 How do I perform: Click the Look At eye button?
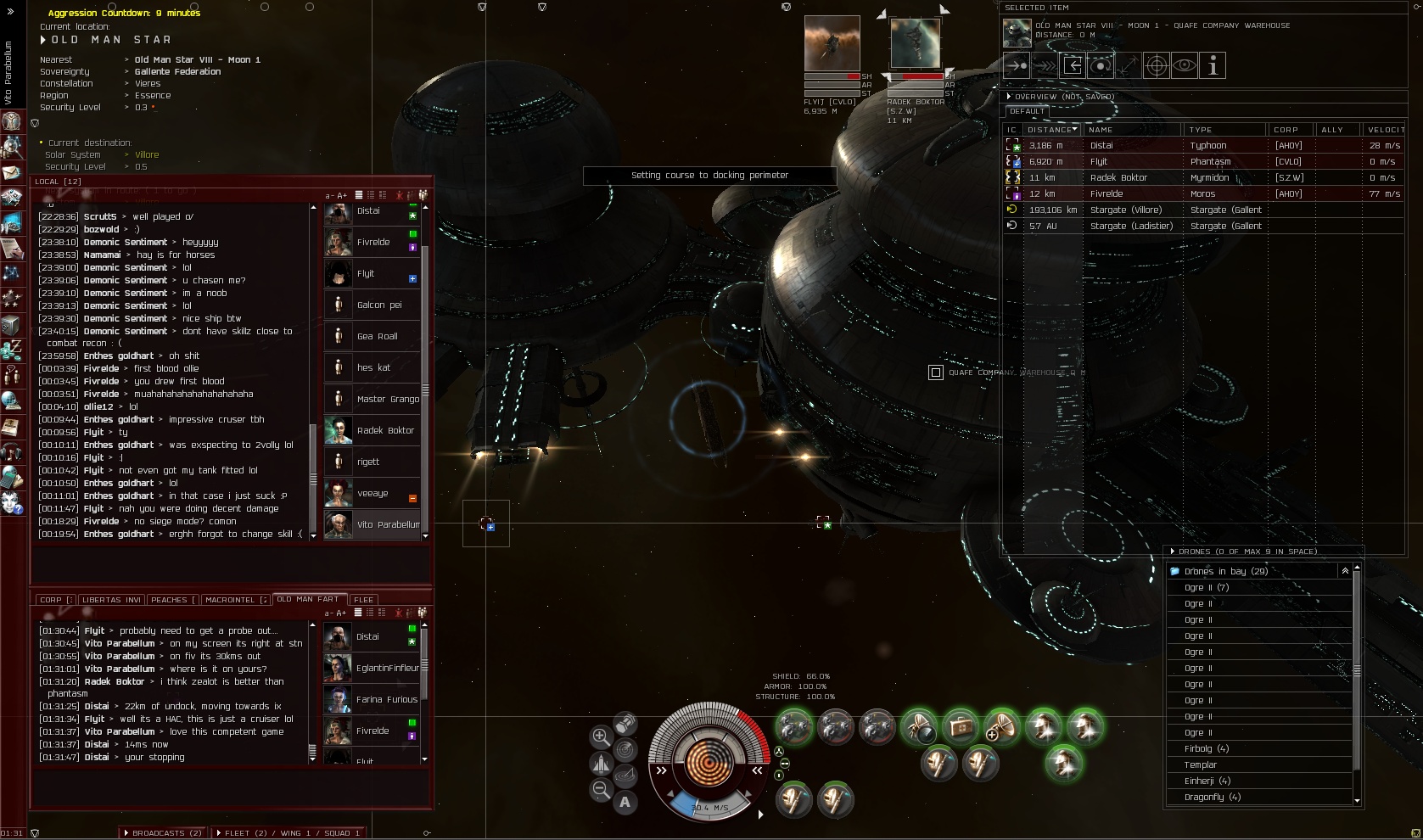click(x=1185, y=65)
